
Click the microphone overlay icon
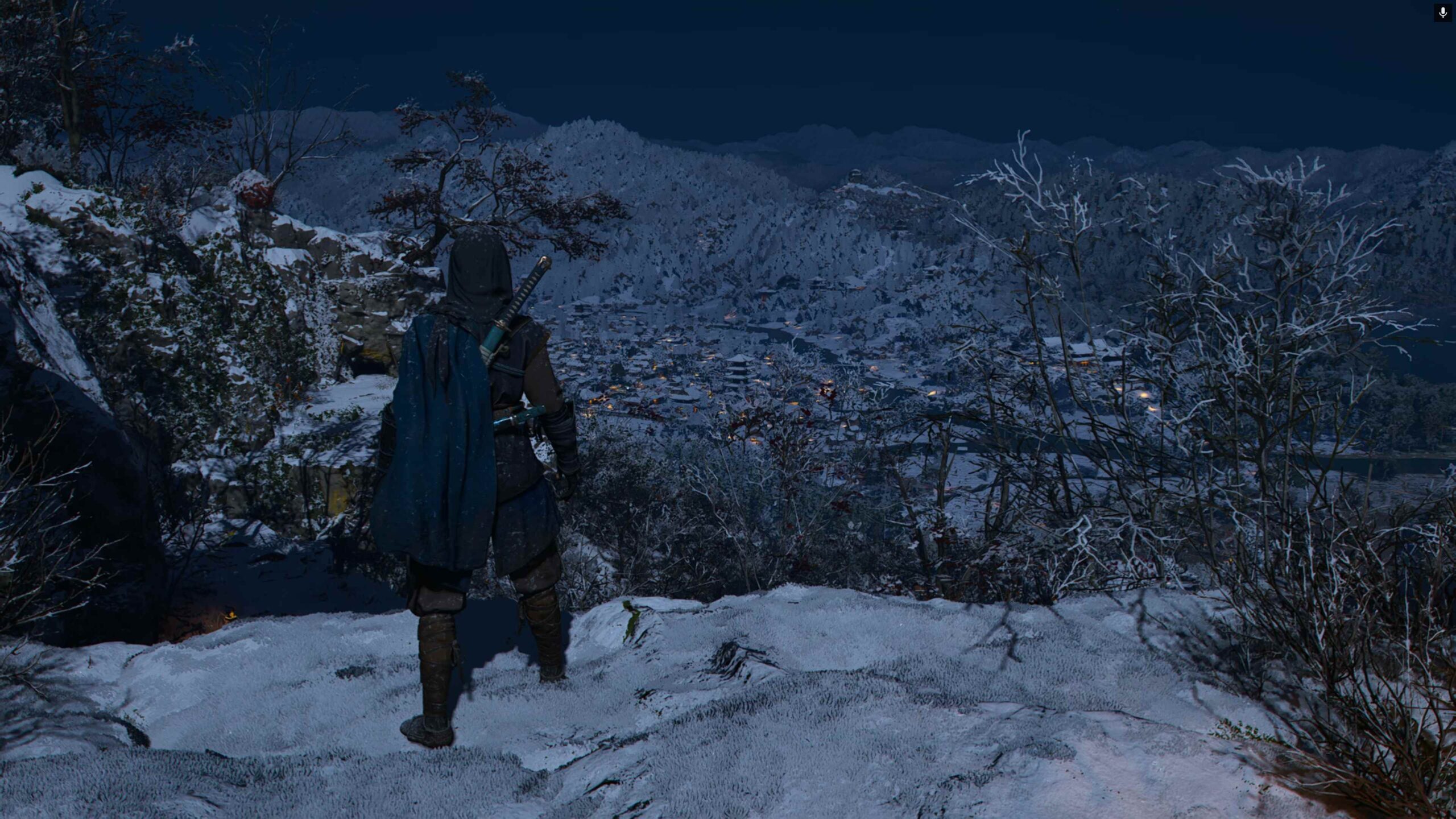[x=1442, y=13]
